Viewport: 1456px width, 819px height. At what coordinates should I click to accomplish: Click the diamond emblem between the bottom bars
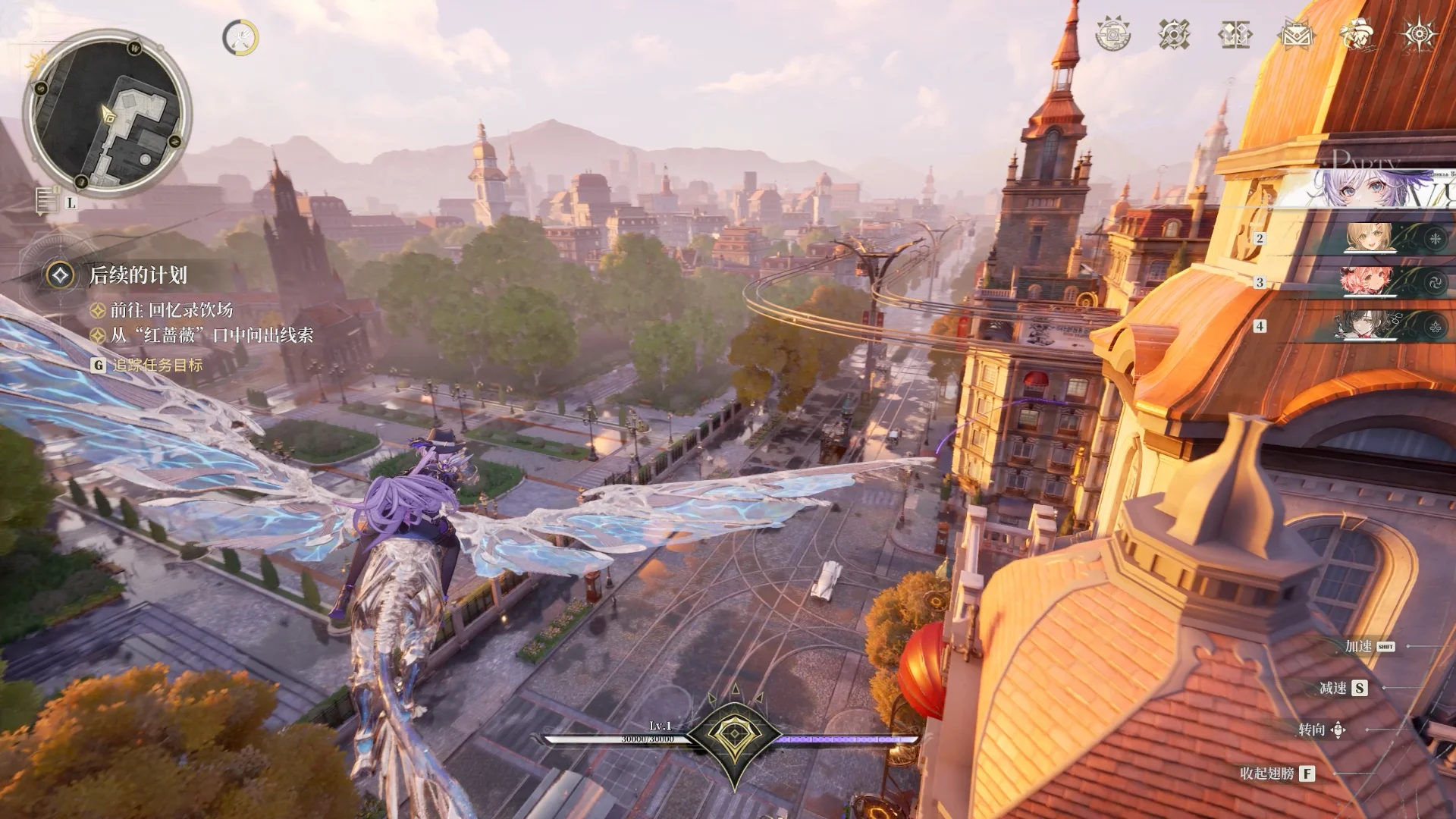[x=734, y=736]
